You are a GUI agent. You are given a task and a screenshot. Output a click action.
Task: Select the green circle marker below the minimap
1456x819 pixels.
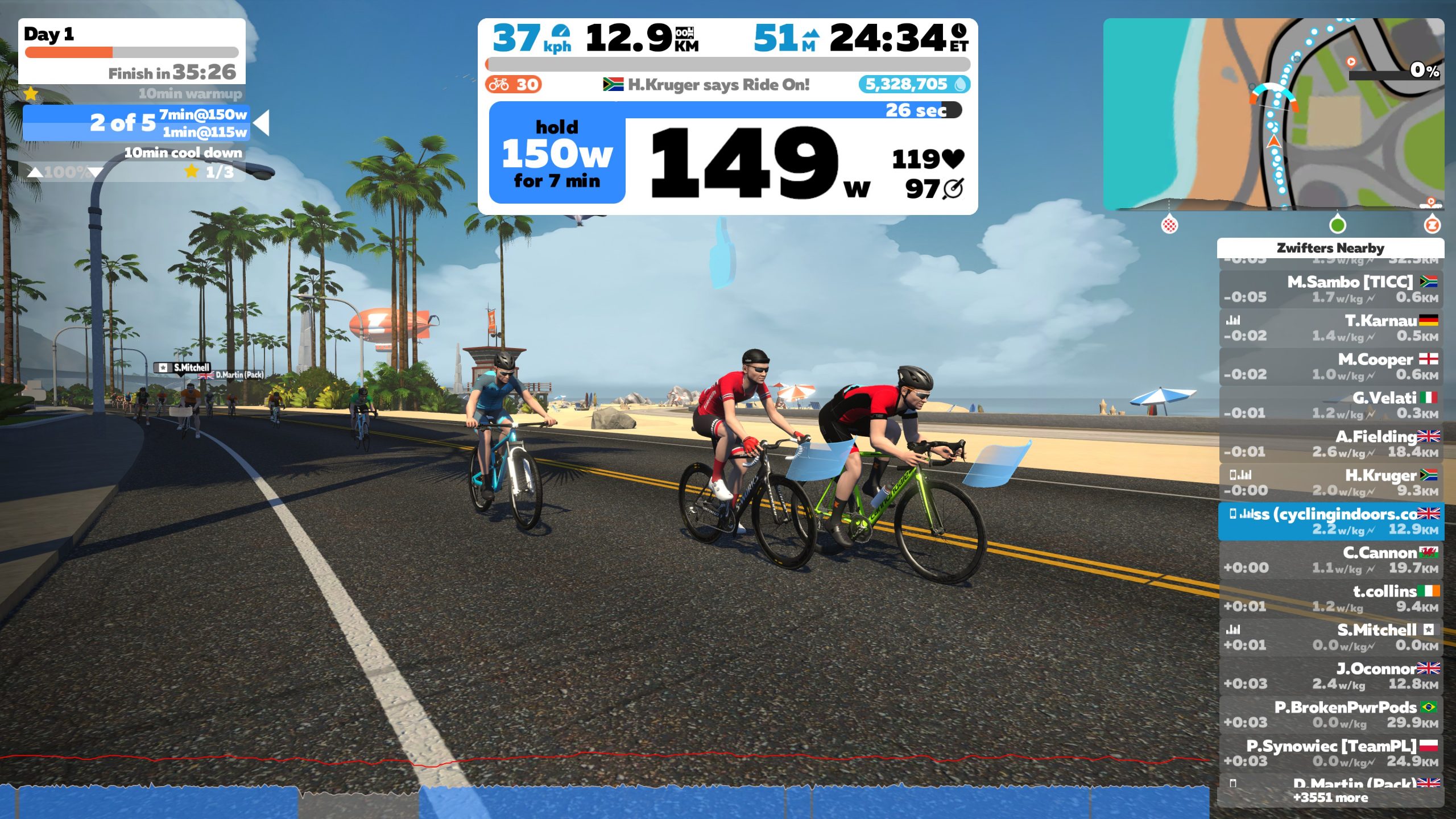coord(1337,225)
